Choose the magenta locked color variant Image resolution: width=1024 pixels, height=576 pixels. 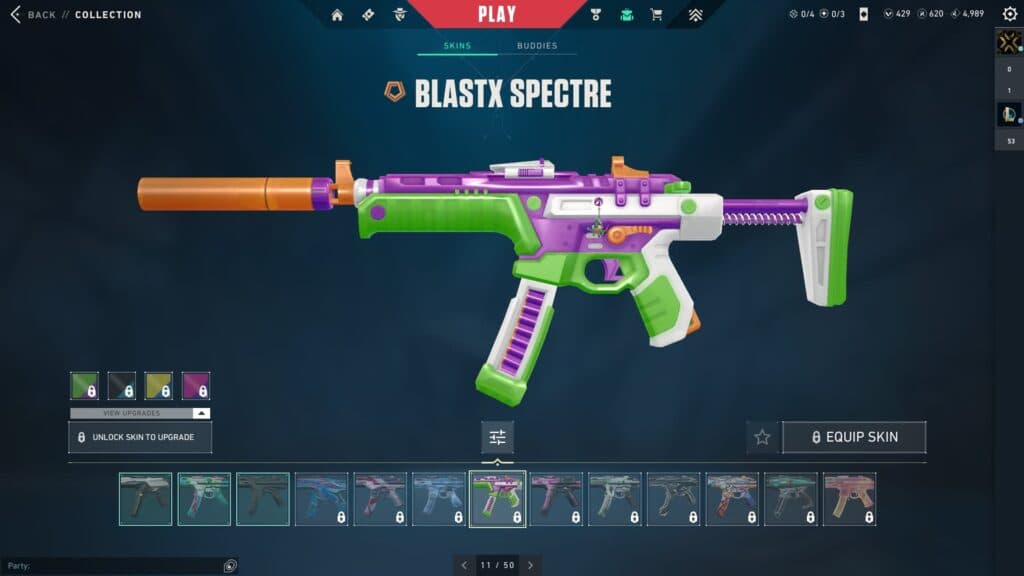click(x=196, y=386)
